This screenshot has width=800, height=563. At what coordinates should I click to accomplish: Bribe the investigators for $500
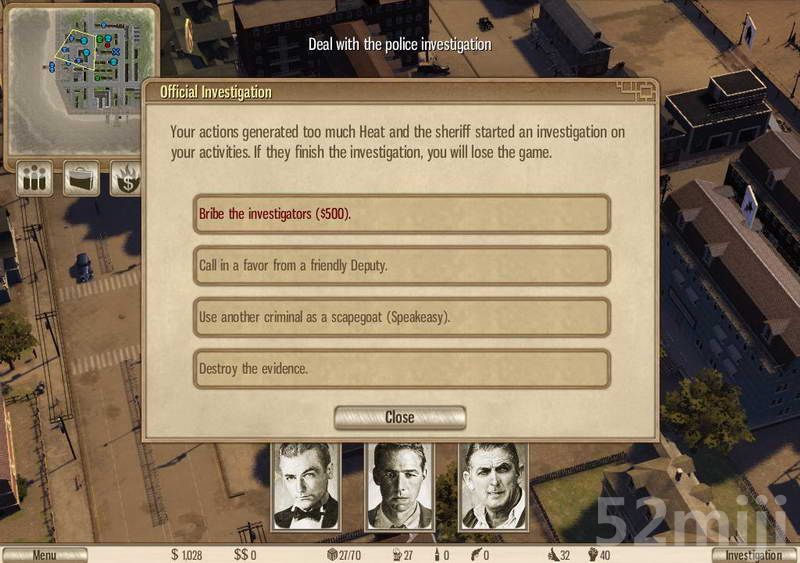click(x=401, y=214)
